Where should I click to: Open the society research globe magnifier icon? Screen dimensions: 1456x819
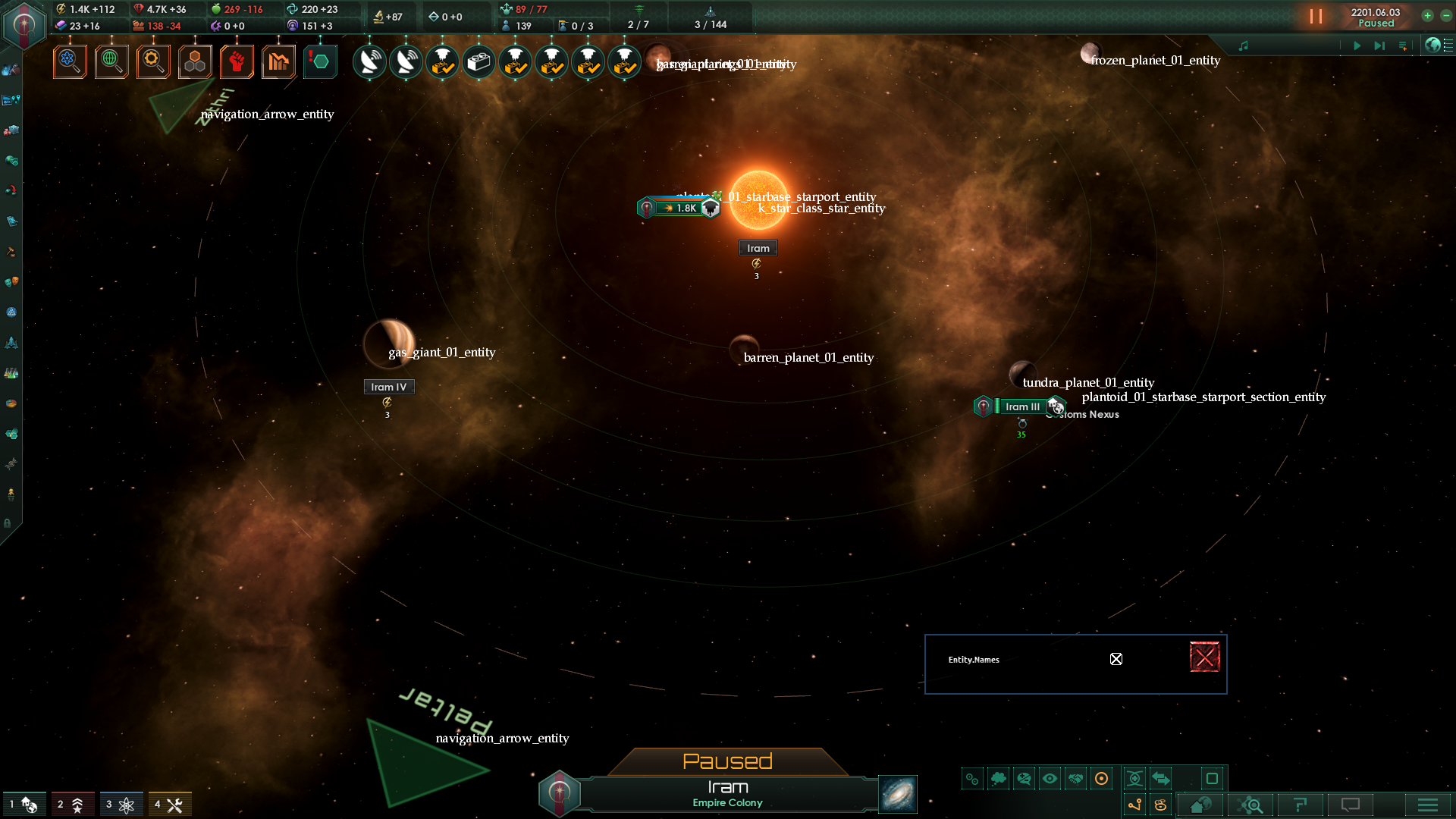pyautogui.click(x=111, y=61)
